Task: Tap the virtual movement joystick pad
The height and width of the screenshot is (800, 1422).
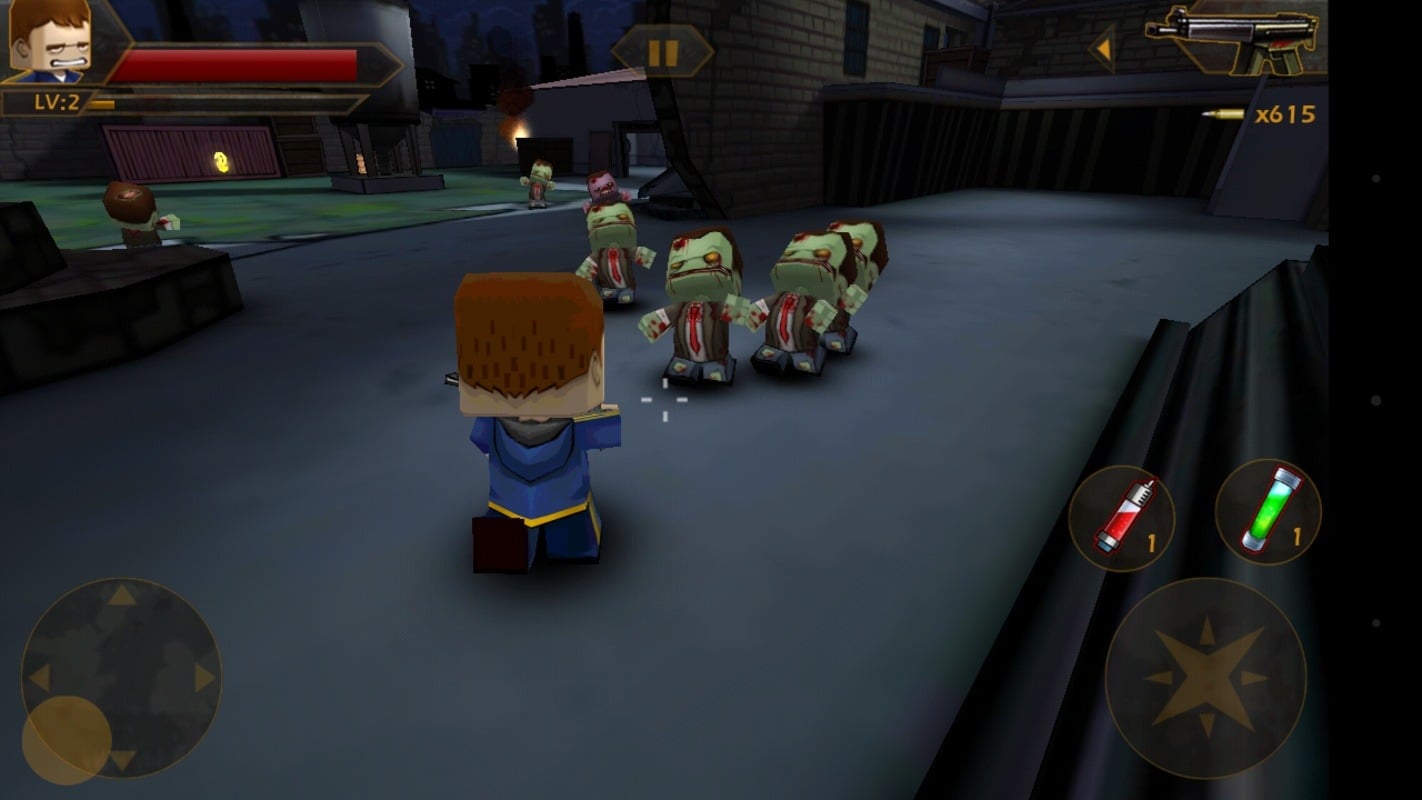Action: click(x=121, y=678)
